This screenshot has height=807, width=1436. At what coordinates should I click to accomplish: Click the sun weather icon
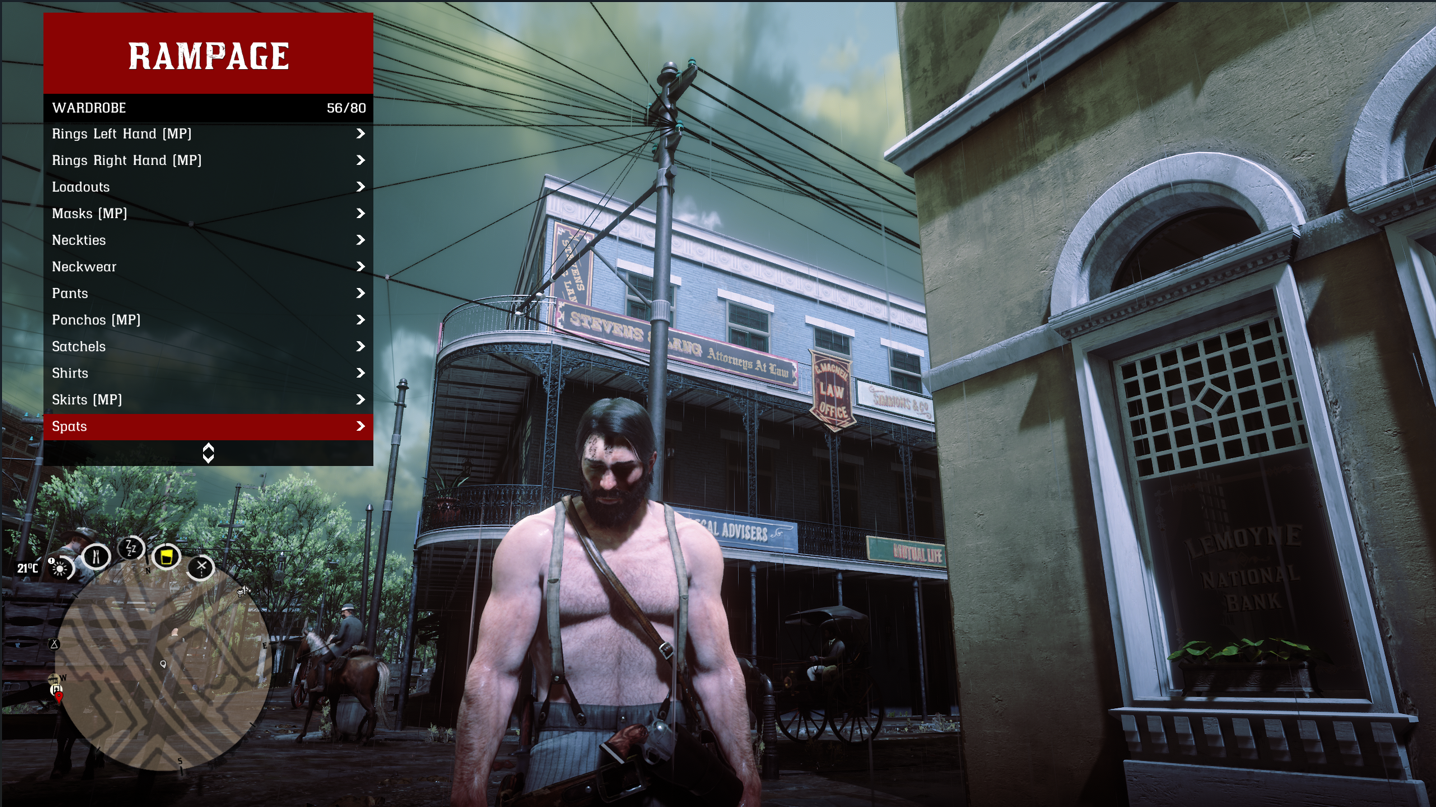point(61,569)
